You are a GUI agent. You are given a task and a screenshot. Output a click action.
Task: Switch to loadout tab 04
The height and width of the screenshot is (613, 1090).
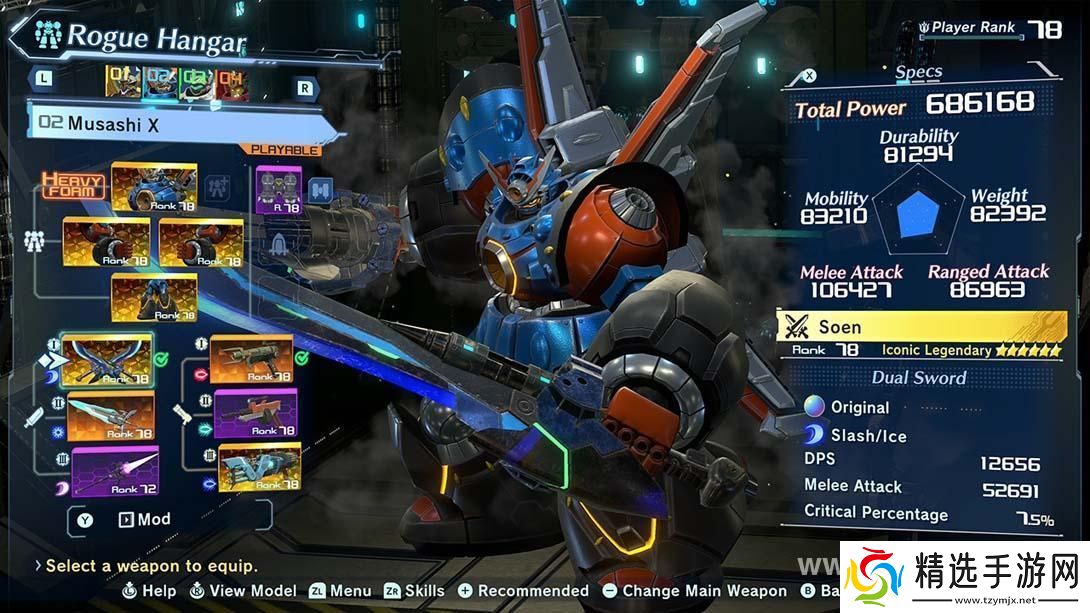tap(230, 82)
